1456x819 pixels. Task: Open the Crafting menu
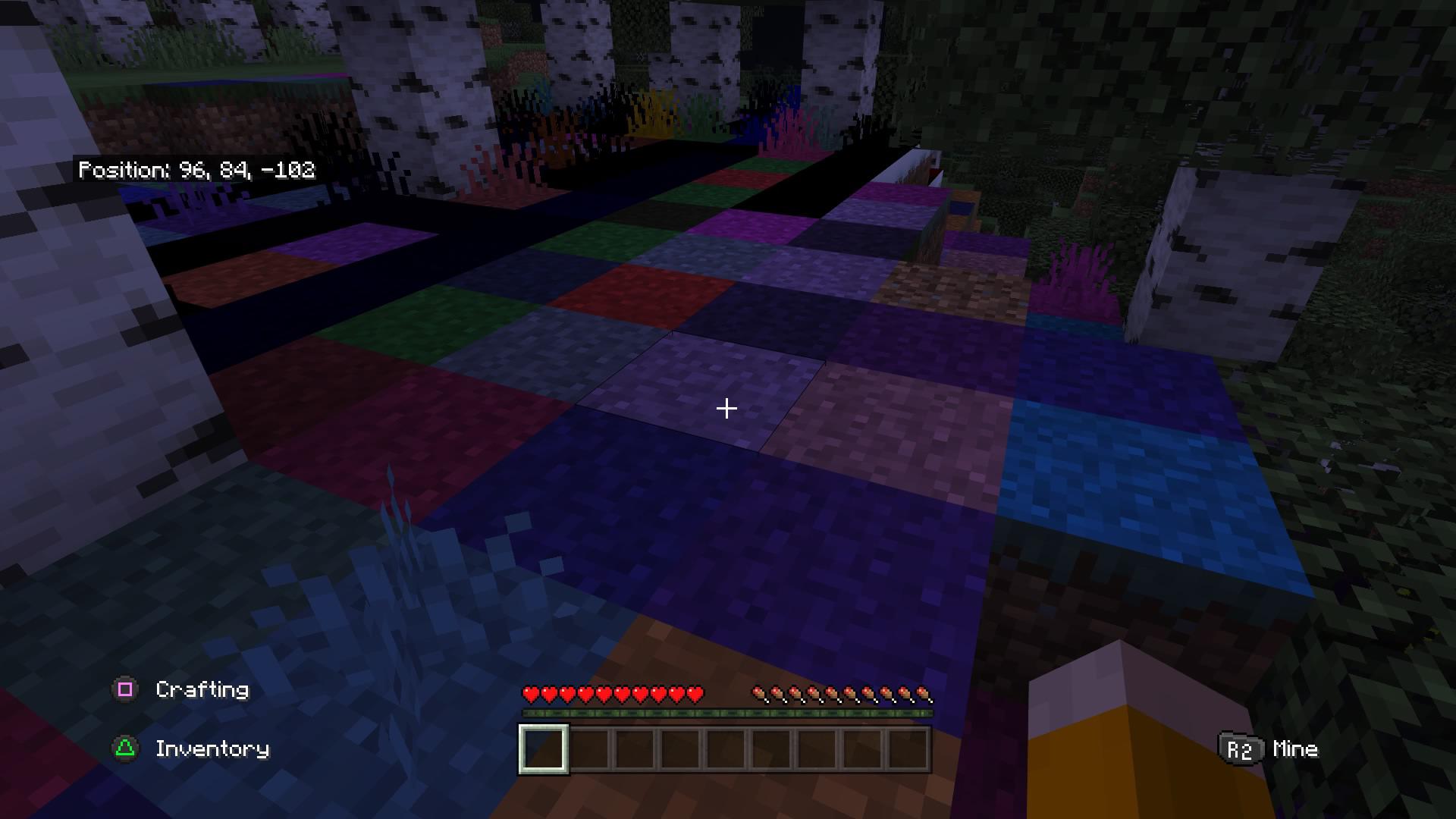tap(201, 690)
